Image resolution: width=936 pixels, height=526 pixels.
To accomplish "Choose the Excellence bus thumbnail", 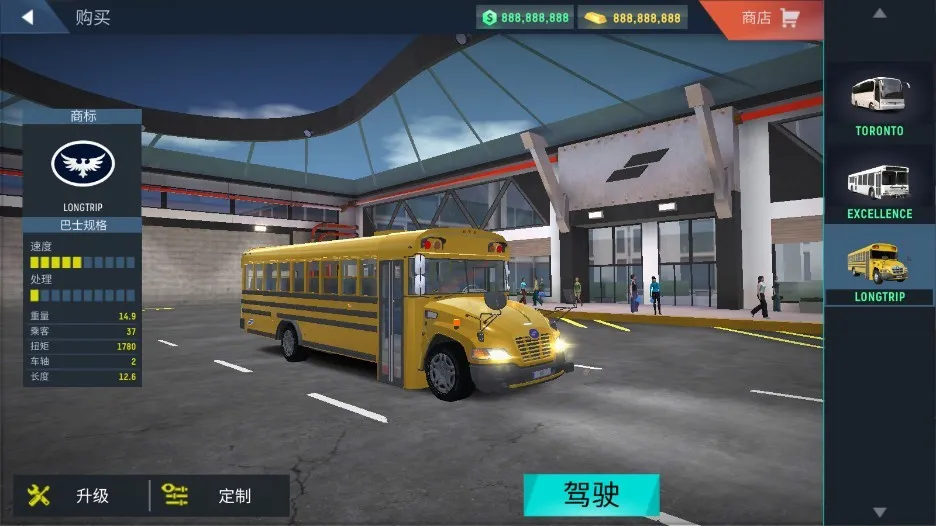I will 879,186.
